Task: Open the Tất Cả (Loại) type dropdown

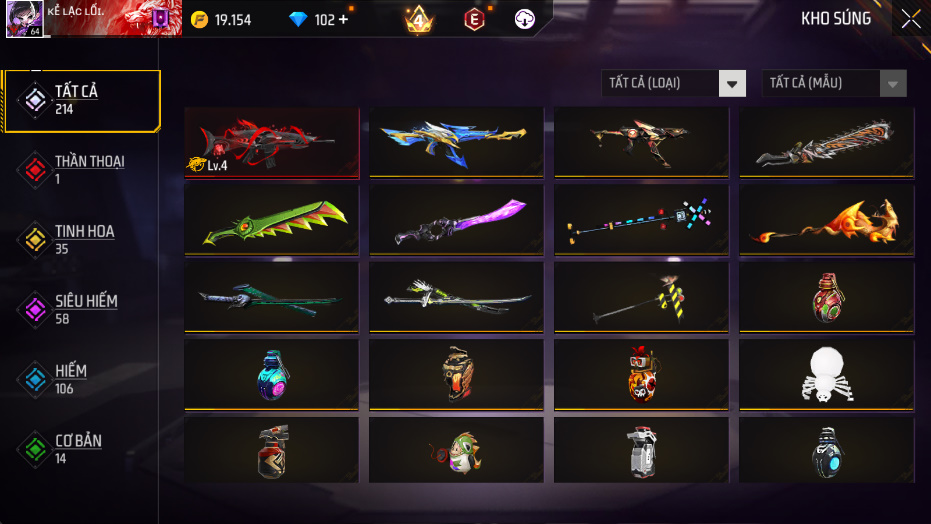Action: pyautogui.click(x=674, y=83)
